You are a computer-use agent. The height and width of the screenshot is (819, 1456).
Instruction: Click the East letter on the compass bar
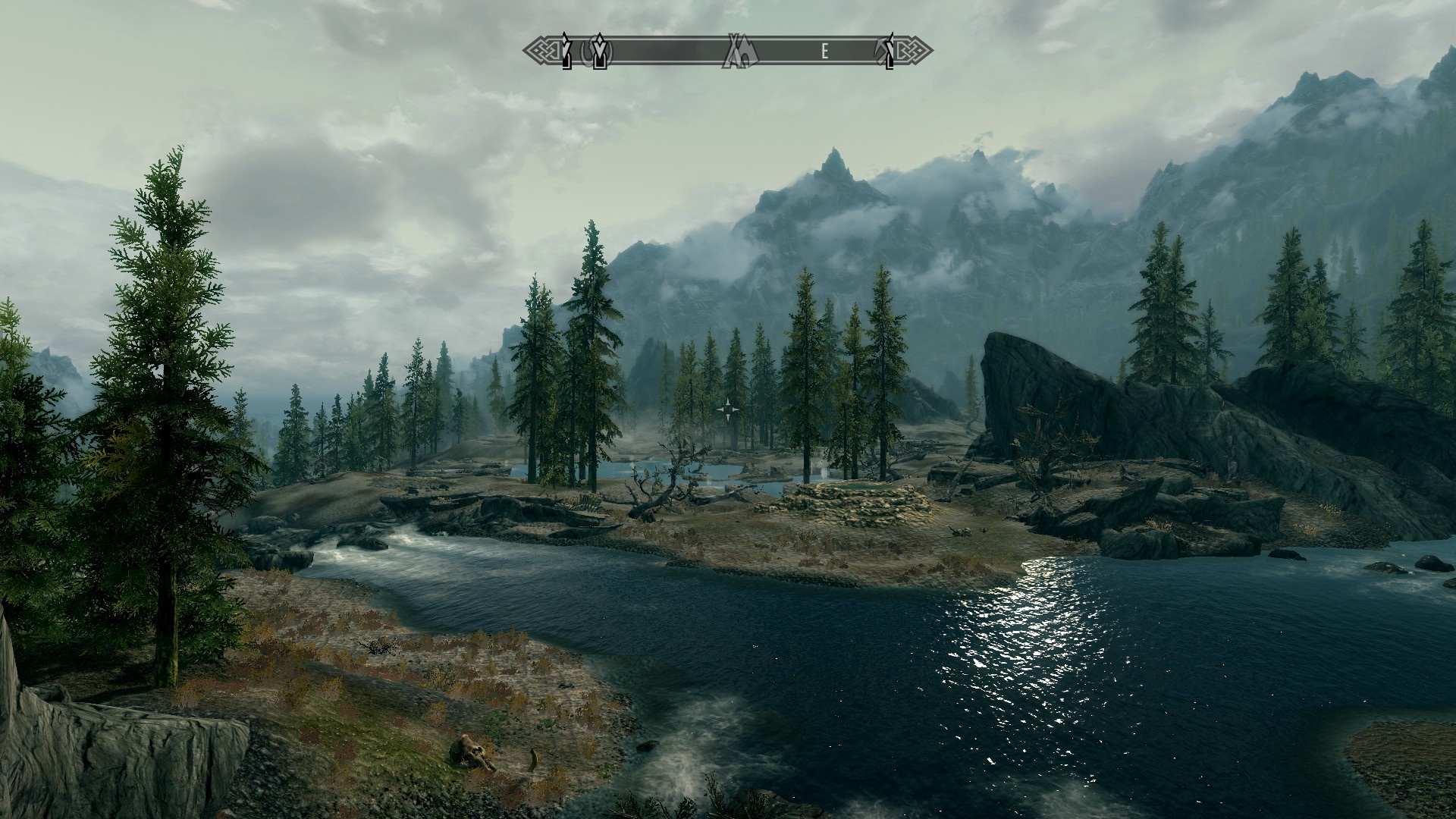click(824, 52)
